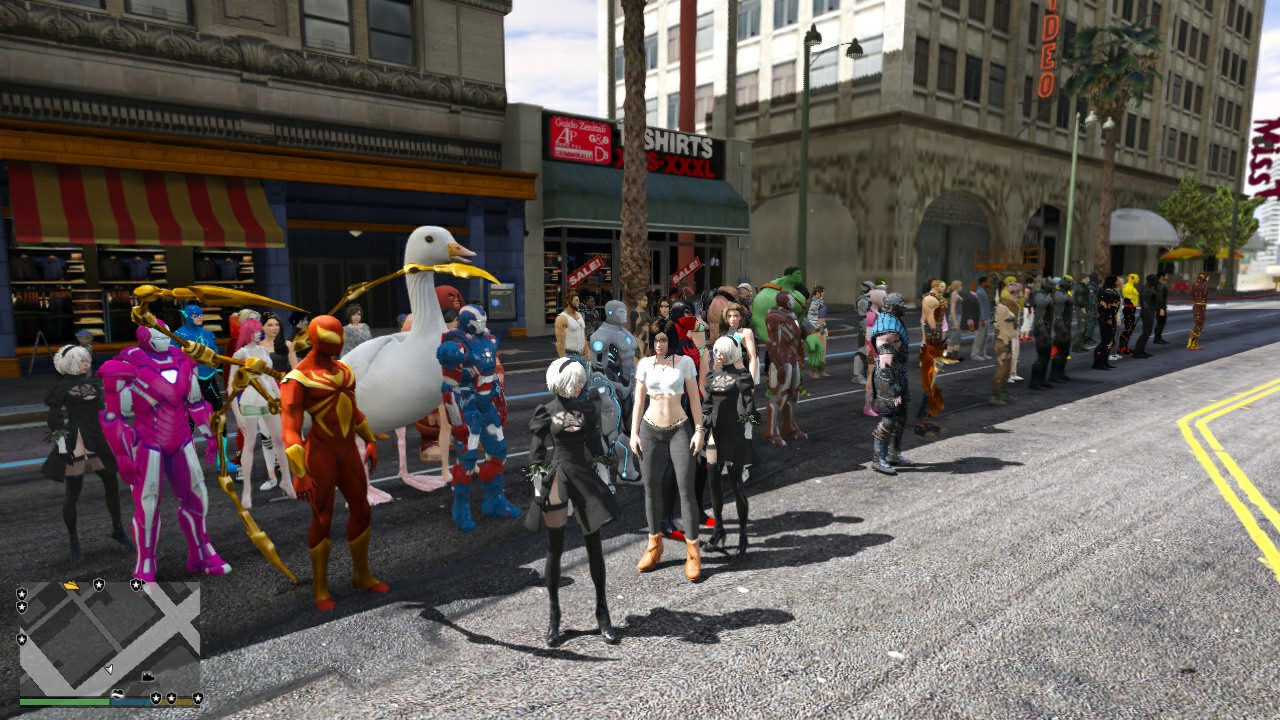
Task: Select the white wave blip on the minimap
Action: point(118,693)
